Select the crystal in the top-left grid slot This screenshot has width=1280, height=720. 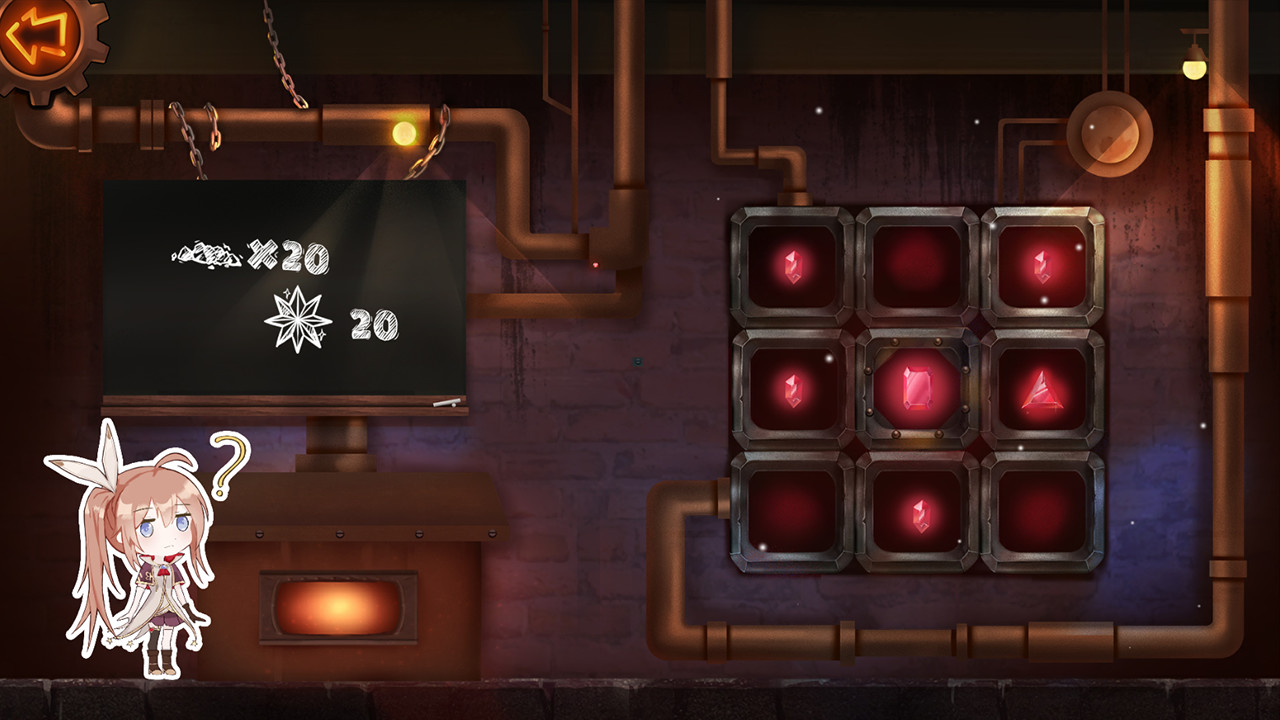791,265
